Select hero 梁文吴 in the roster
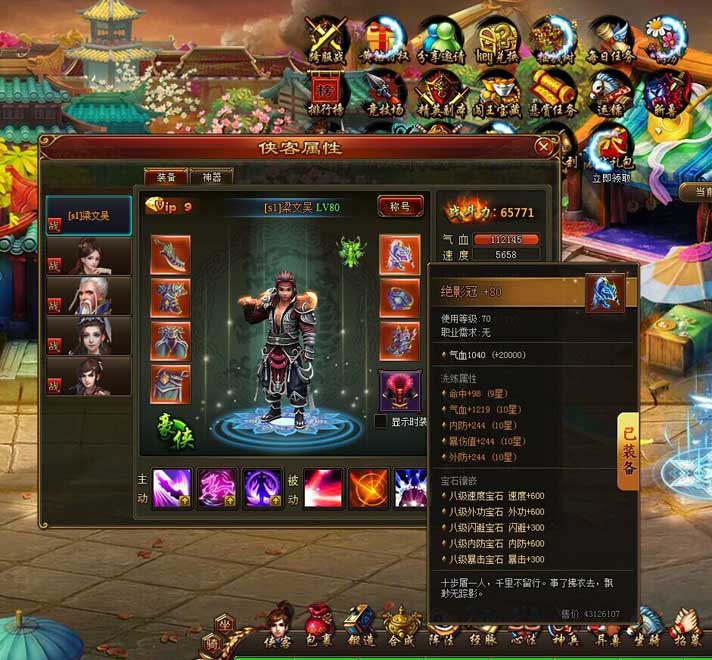Viewport: 712px width, 660px height. tap(89, 215)
